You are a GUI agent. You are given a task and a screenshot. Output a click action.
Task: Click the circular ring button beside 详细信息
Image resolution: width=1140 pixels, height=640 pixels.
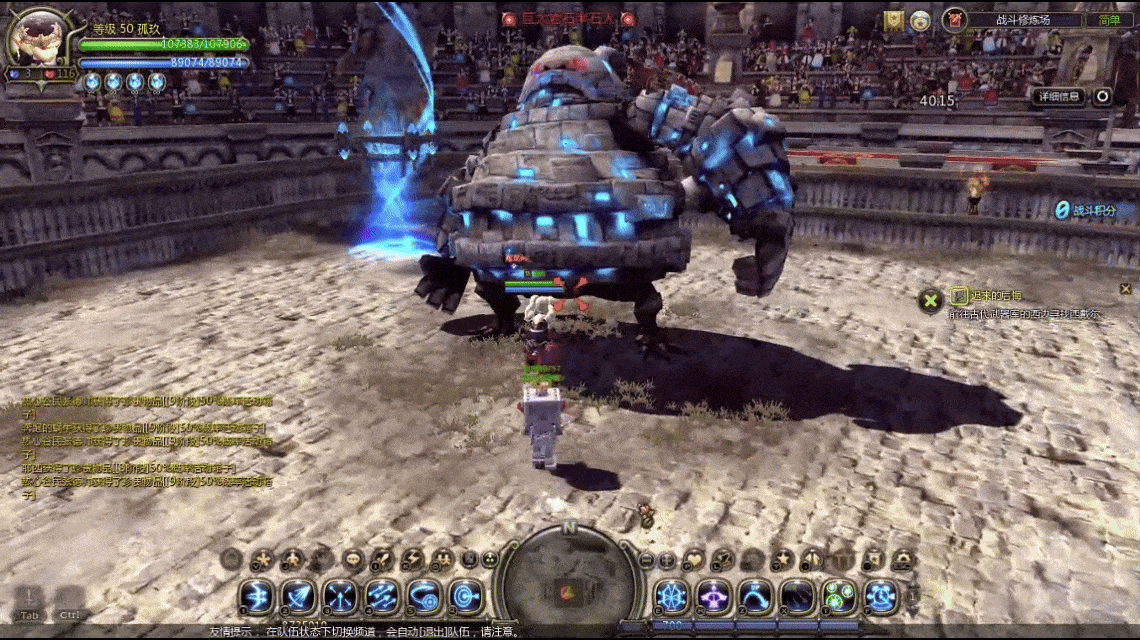(1102, 97)
